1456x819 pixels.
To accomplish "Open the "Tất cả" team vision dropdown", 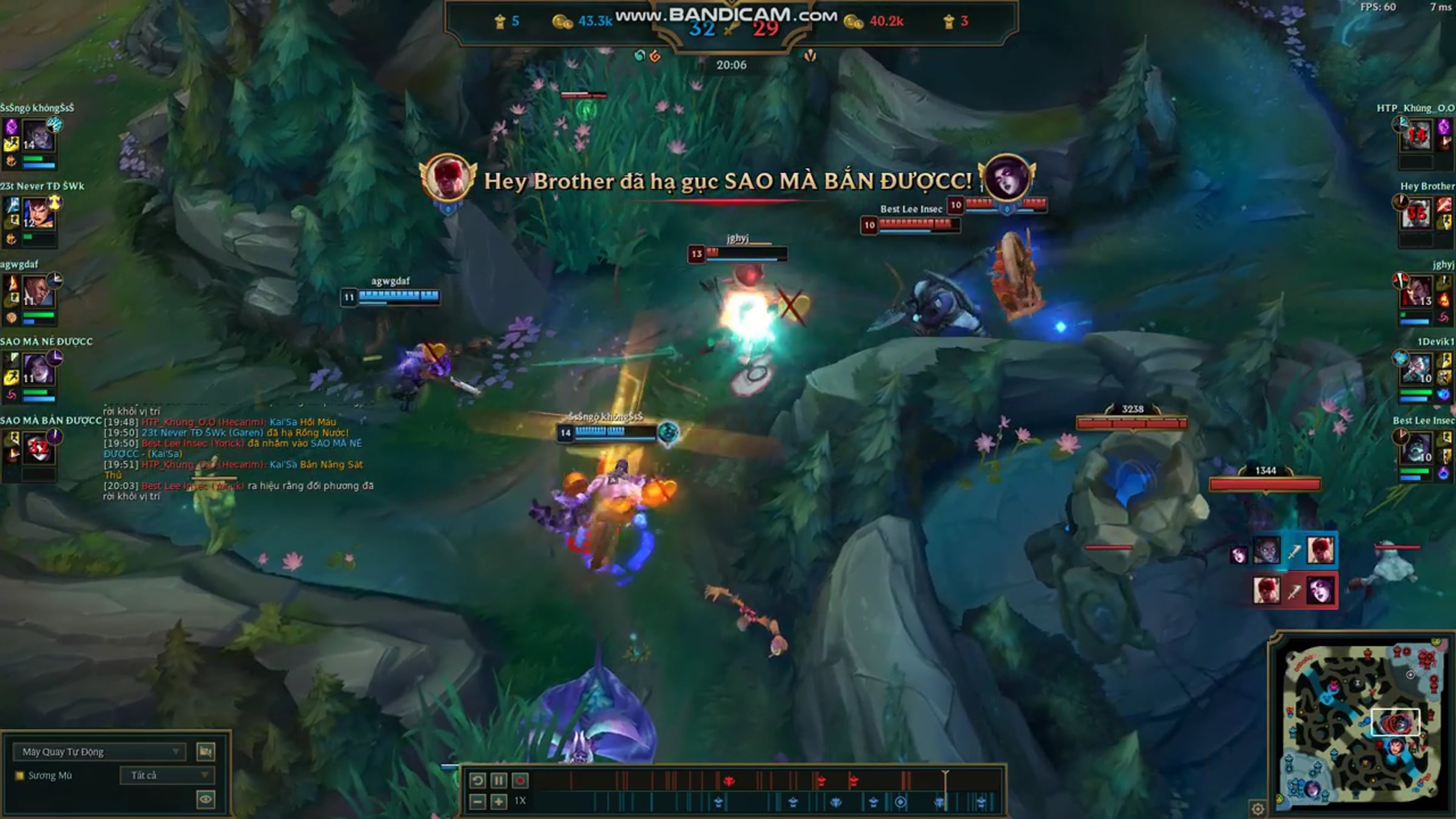I will [165, 775].
